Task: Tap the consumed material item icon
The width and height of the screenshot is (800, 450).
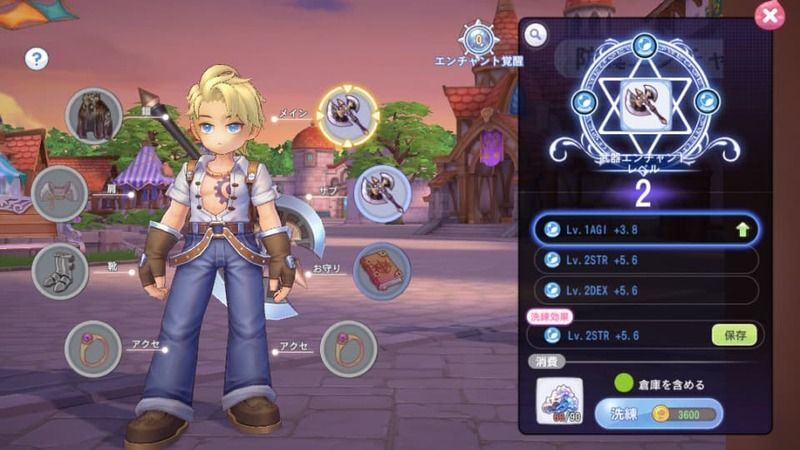Action: click(x=560, y=402)
